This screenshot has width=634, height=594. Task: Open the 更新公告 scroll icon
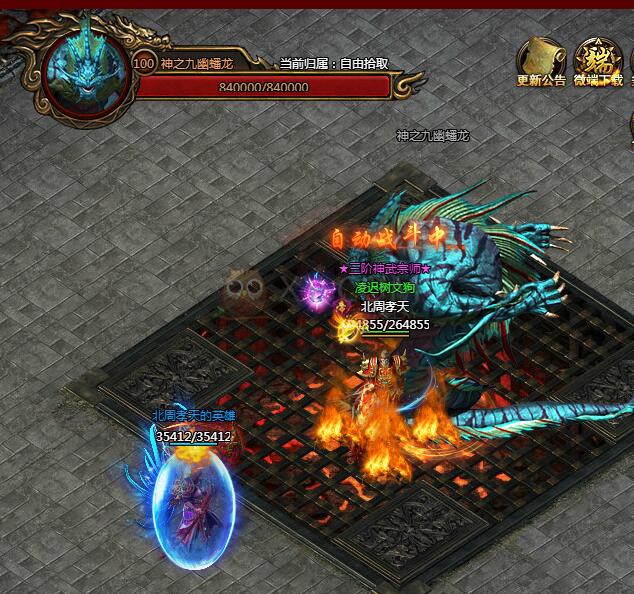(541, 59)
